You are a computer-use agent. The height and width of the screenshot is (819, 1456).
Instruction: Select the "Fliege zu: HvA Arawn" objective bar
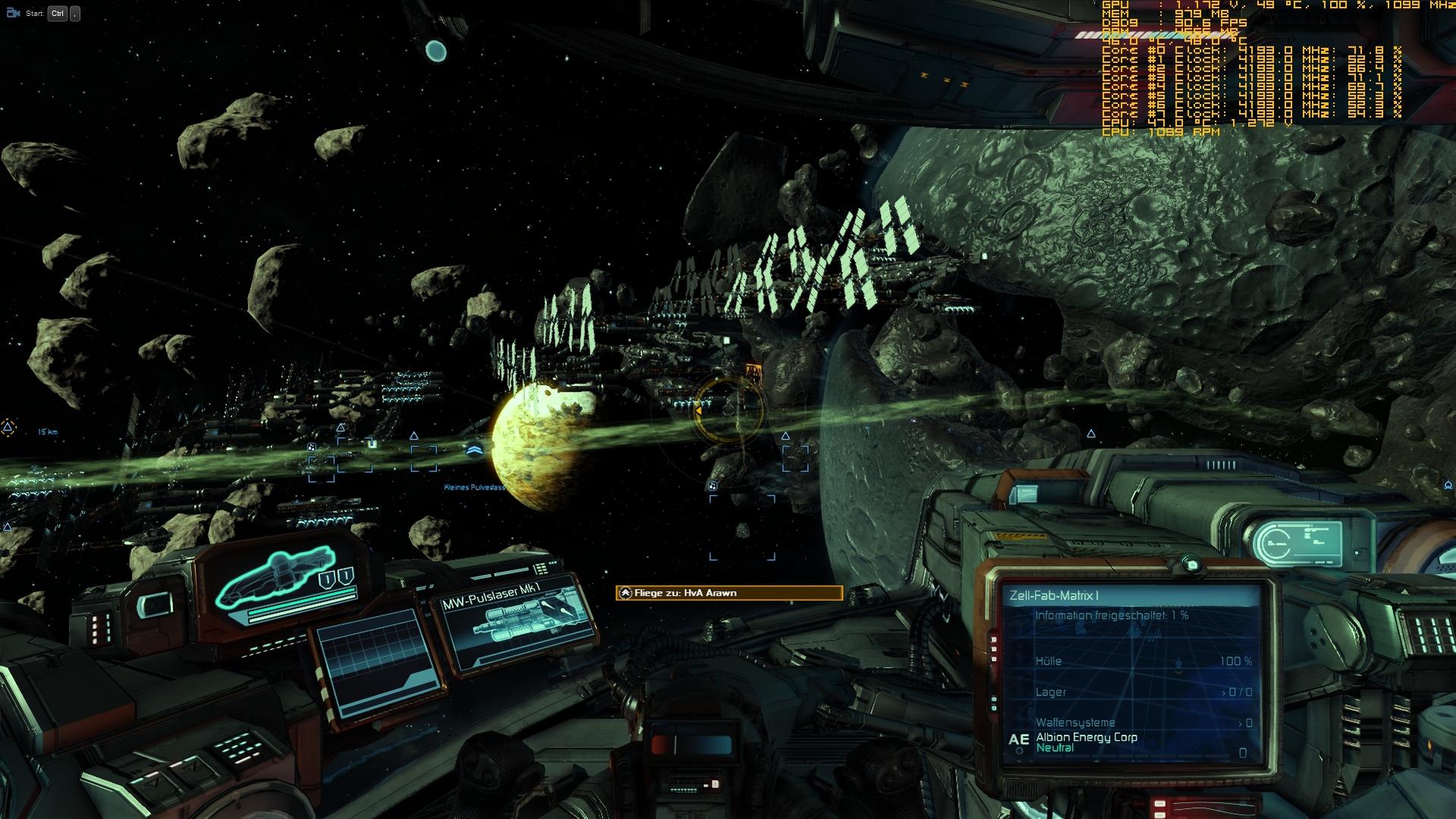(x=728, y=593)
